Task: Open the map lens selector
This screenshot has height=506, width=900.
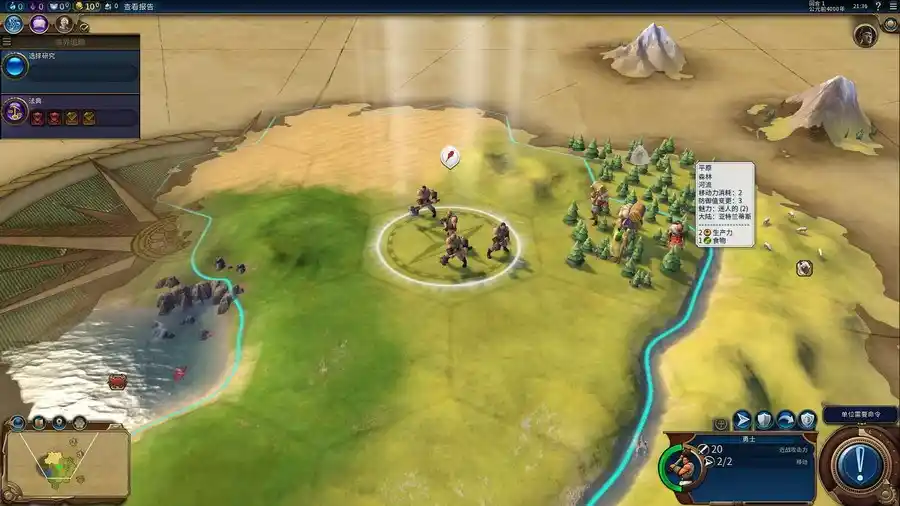Action: pos(38,423)
